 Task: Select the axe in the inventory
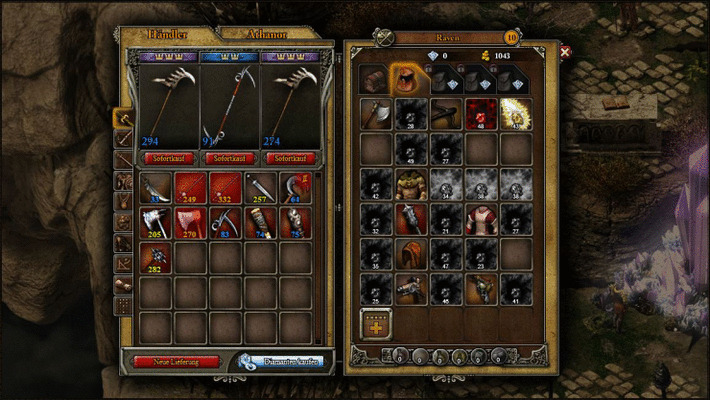point(376,114)
